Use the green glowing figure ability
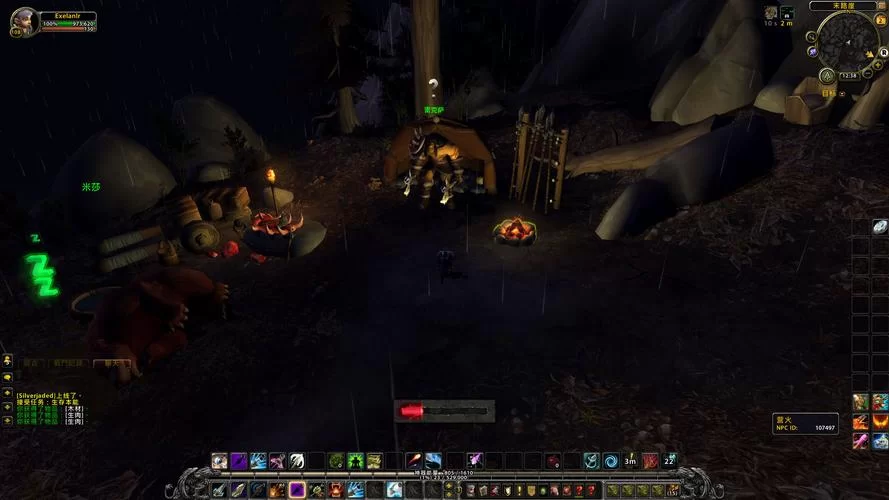Viewport: 889px width, 500px height. 354,461
